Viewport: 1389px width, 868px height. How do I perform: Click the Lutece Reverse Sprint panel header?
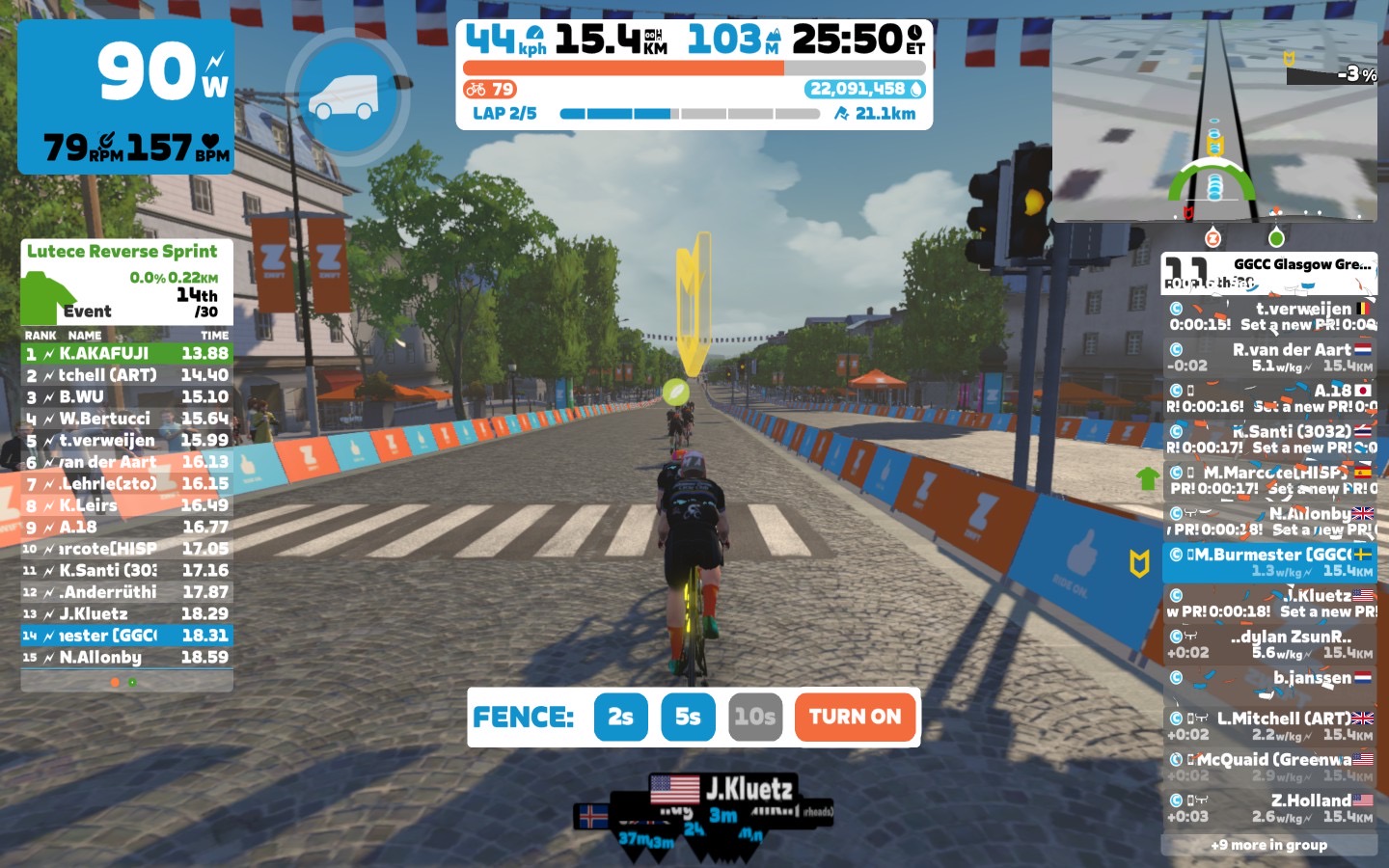click(123, 252)
